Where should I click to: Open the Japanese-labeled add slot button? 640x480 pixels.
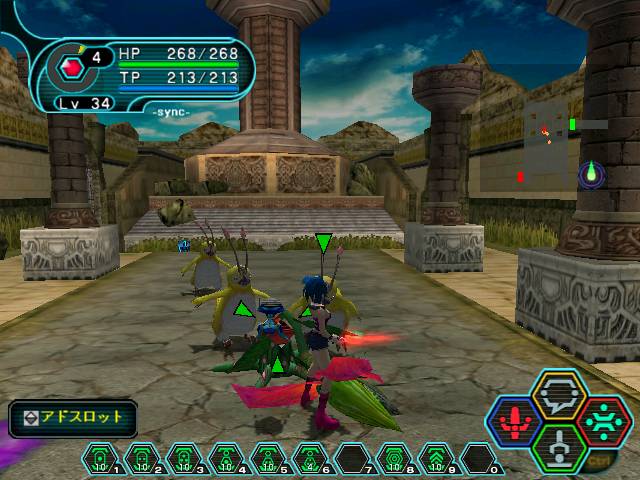[72, 417]
